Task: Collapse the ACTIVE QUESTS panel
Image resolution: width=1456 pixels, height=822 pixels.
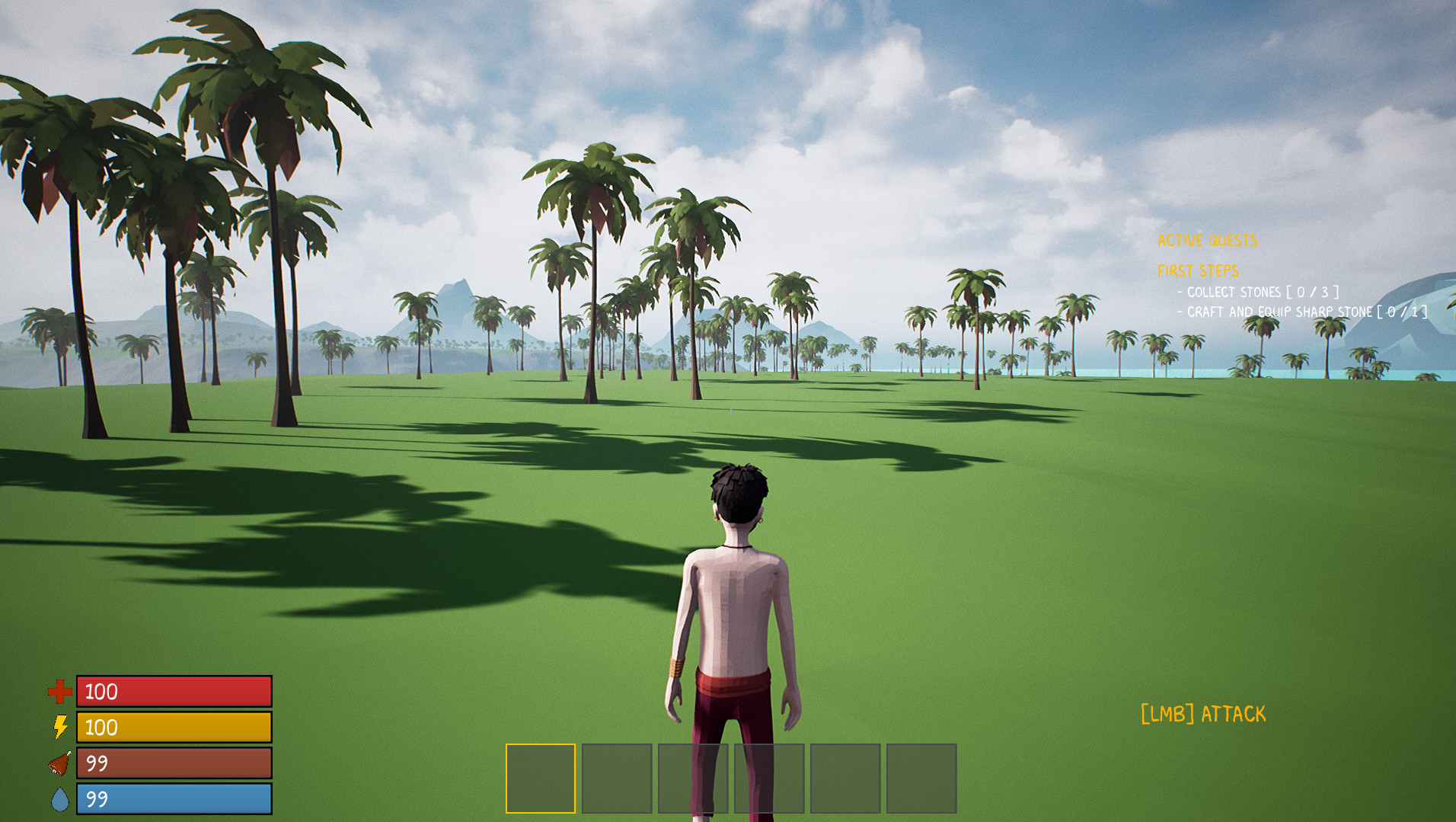Action: [x=1208, y=241]
